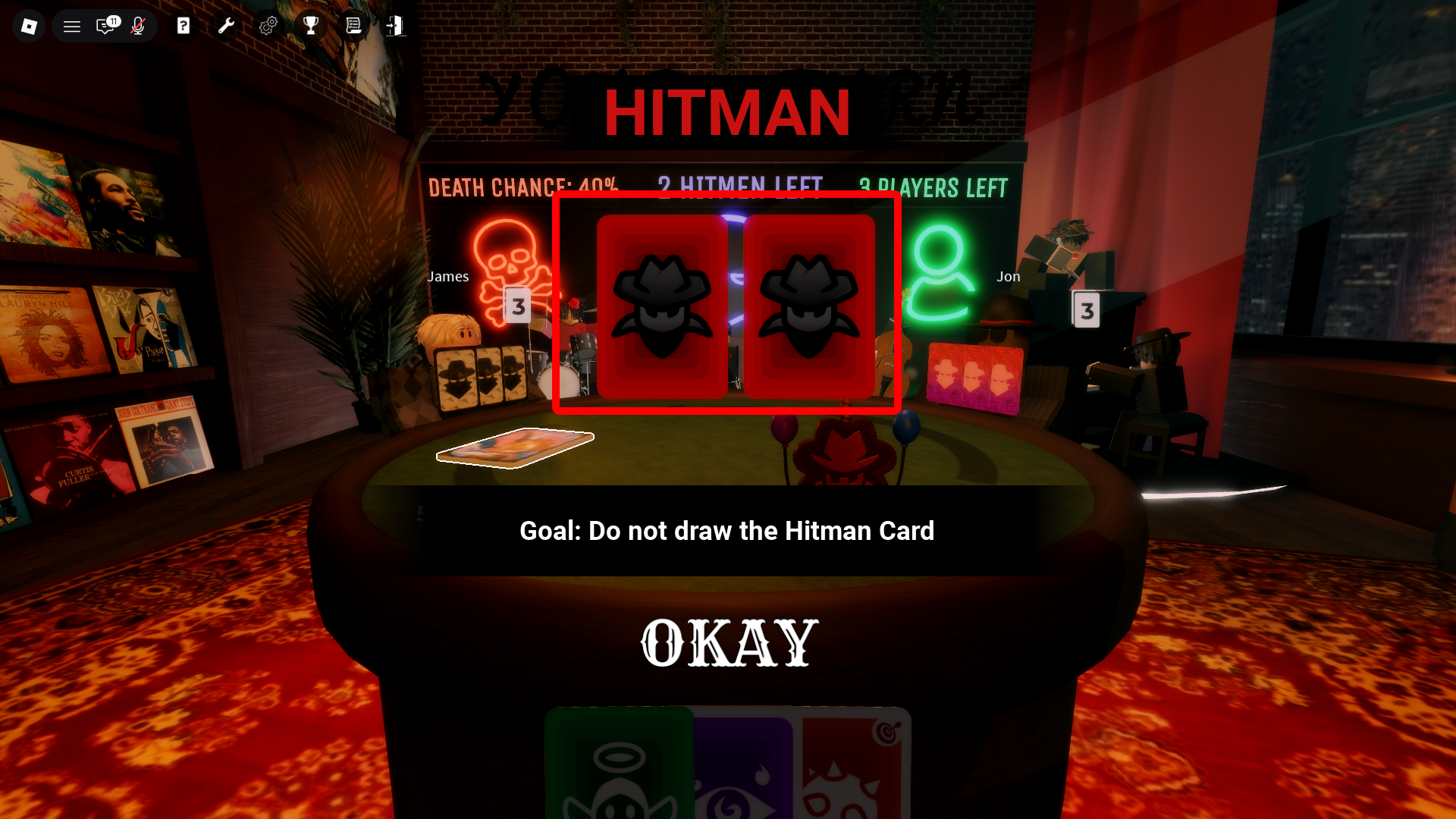This screenshot has height=819, width=1456.
Task: View achievements via the trophy icon
Action: click(x=311, y=25)
